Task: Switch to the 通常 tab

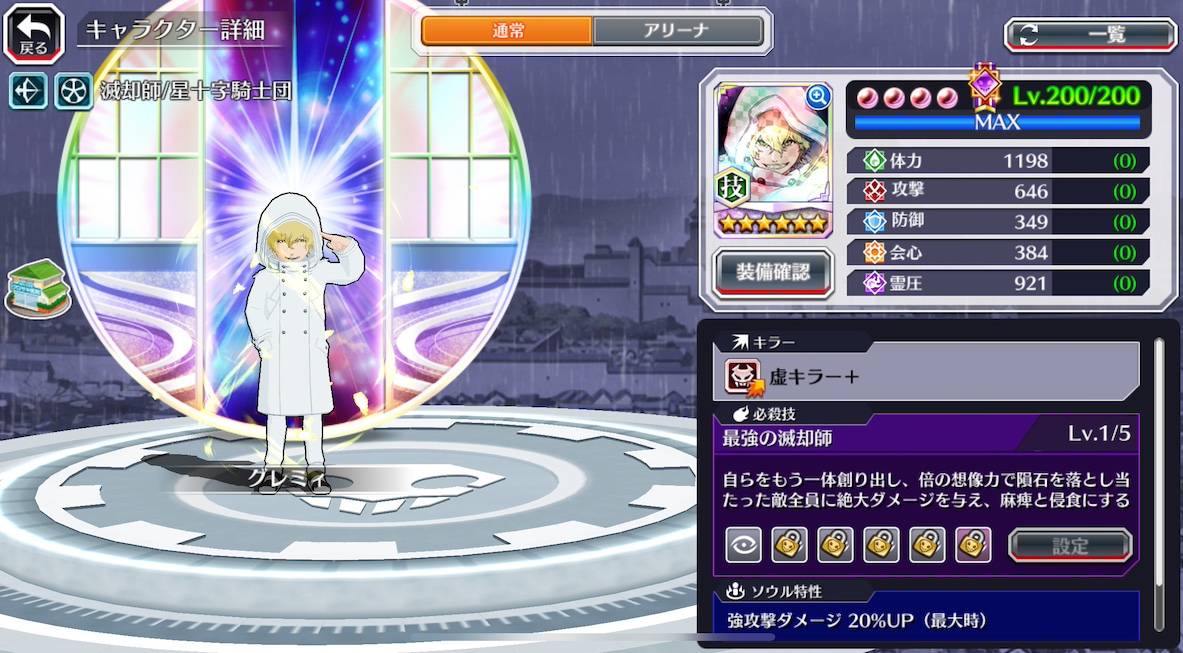Action: [507, 31]
